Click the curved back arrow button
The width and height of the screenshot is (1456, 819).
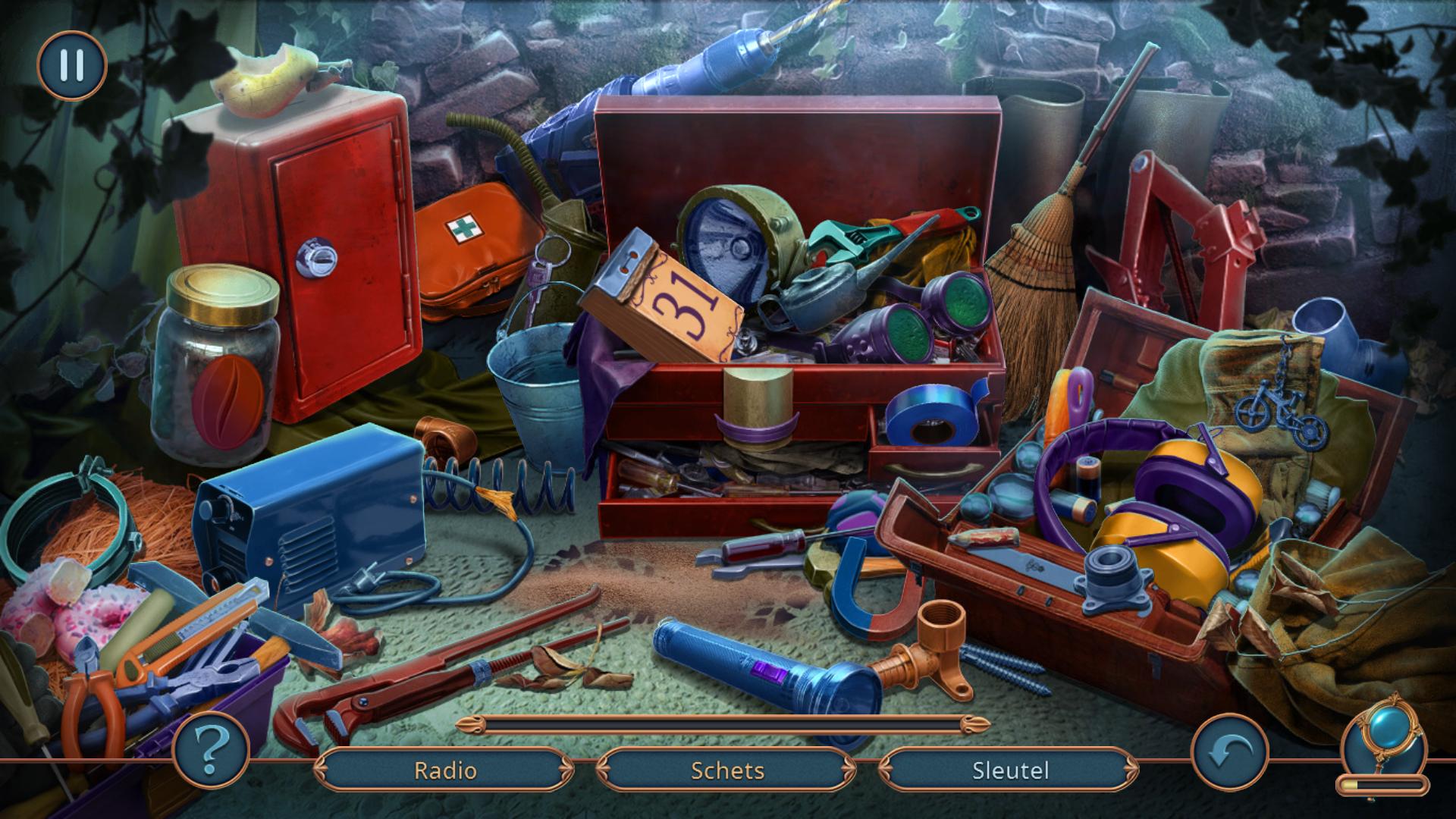pyautogui.click(x=1229, y=752)
